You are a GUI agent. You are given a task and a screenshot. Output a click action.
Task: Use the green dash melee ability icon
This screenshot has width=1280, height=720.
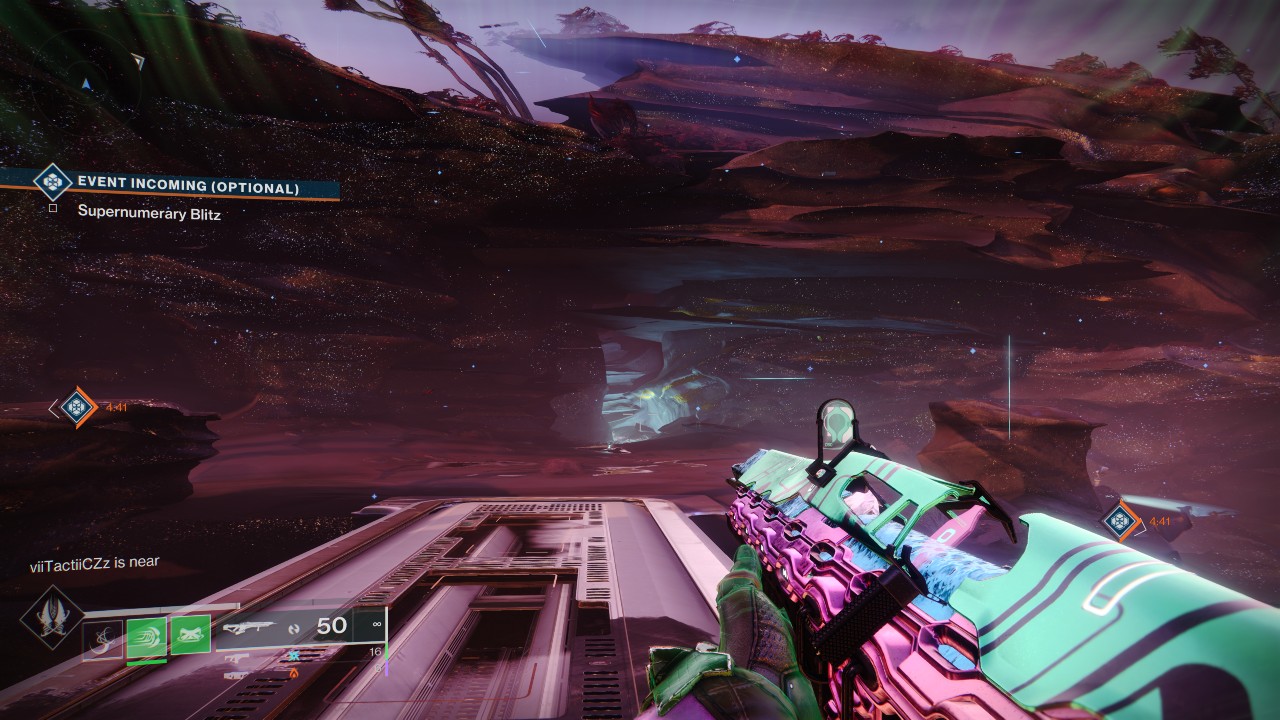coord(147,636)
